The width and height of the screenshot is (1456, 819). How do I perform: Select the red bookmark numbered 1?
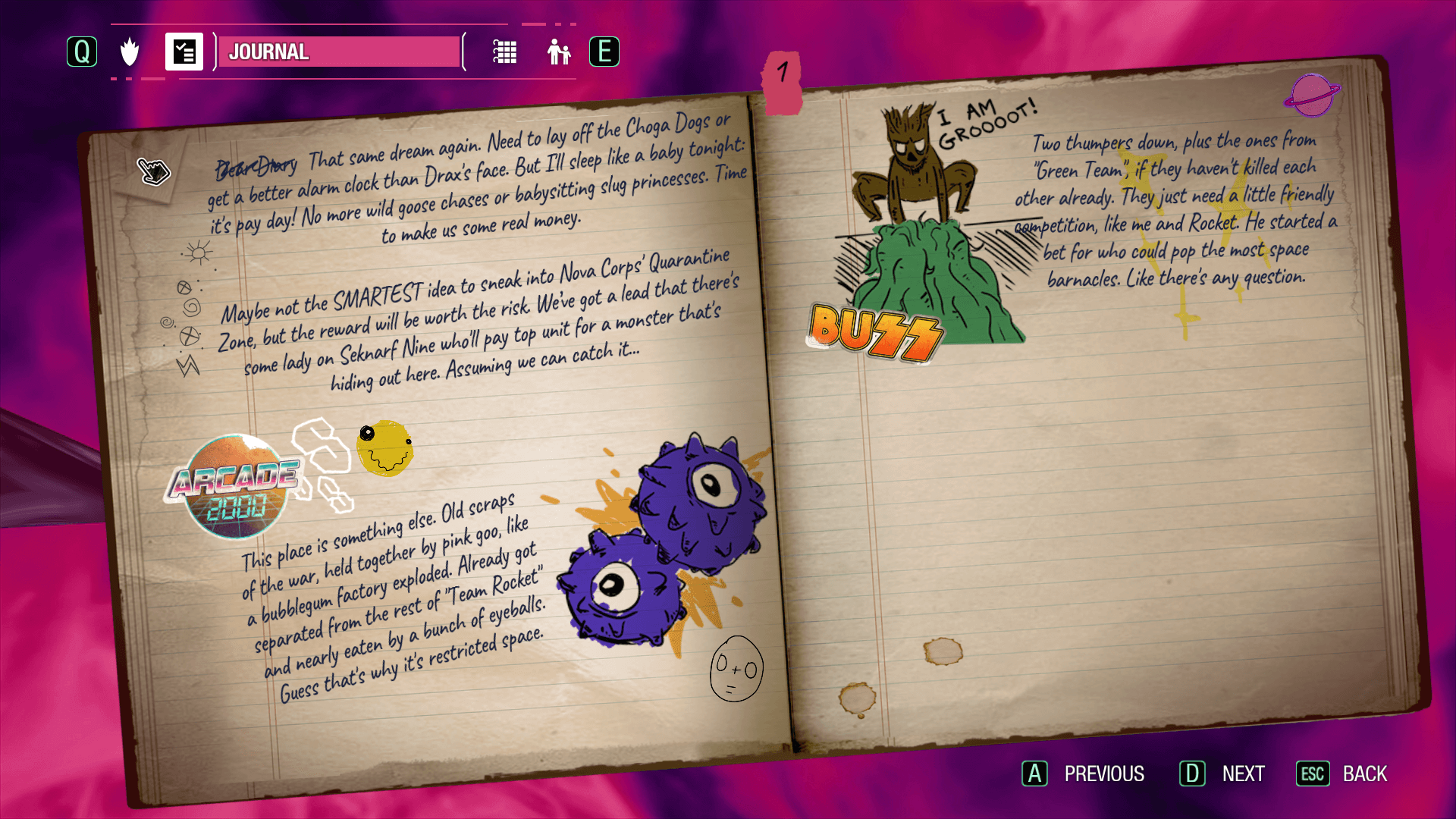(782, 80)
